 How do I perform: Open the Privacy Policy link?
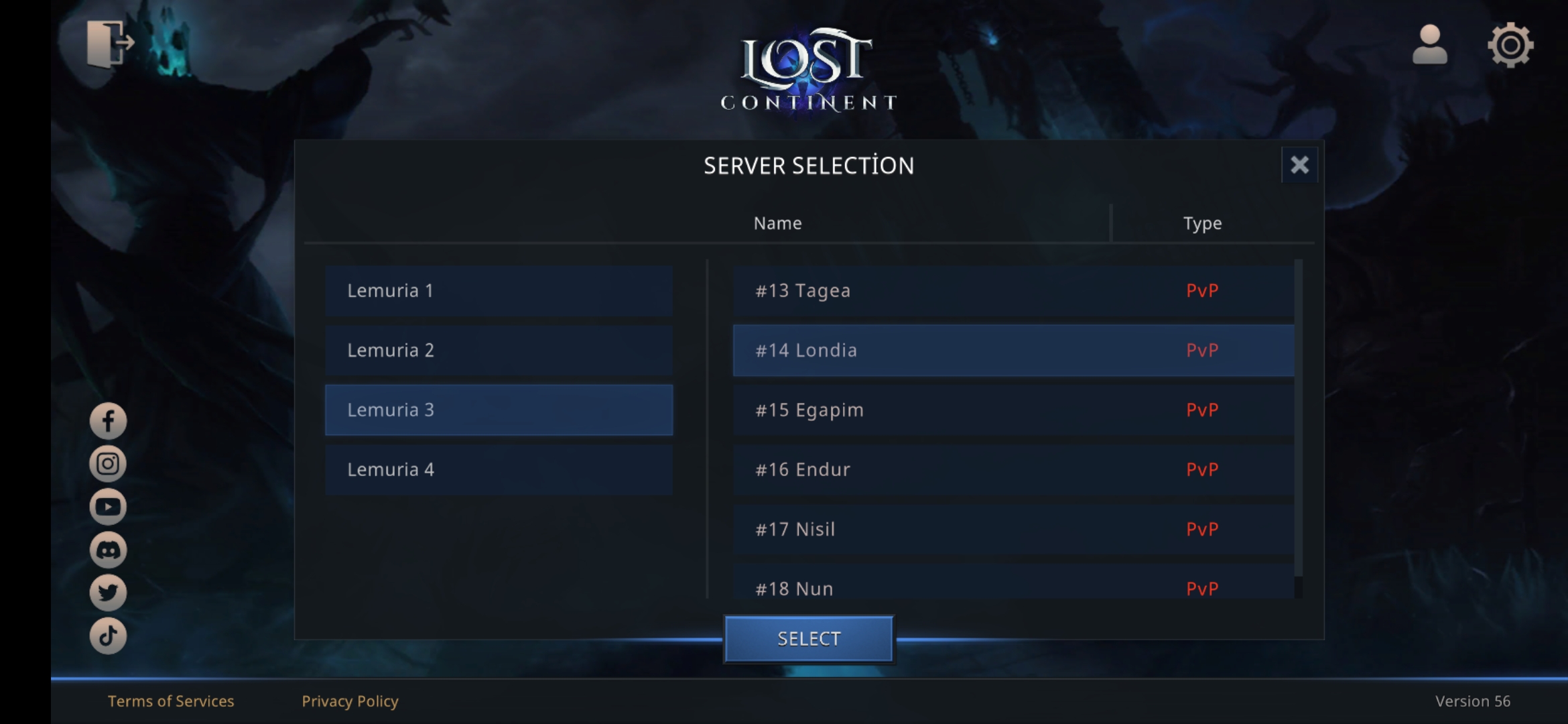350,701
